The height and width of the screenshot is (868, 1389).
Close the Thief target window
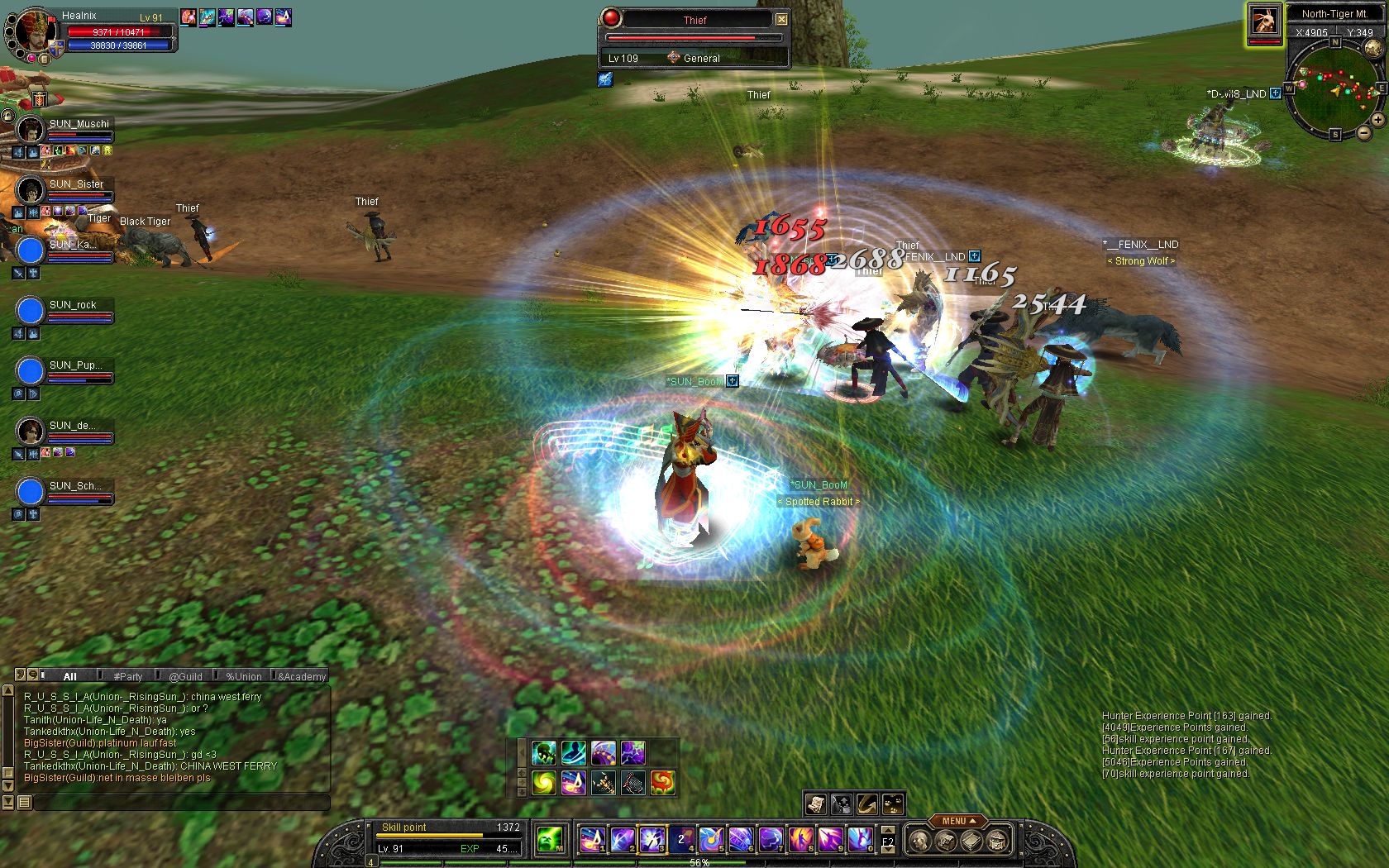point(781,19)
